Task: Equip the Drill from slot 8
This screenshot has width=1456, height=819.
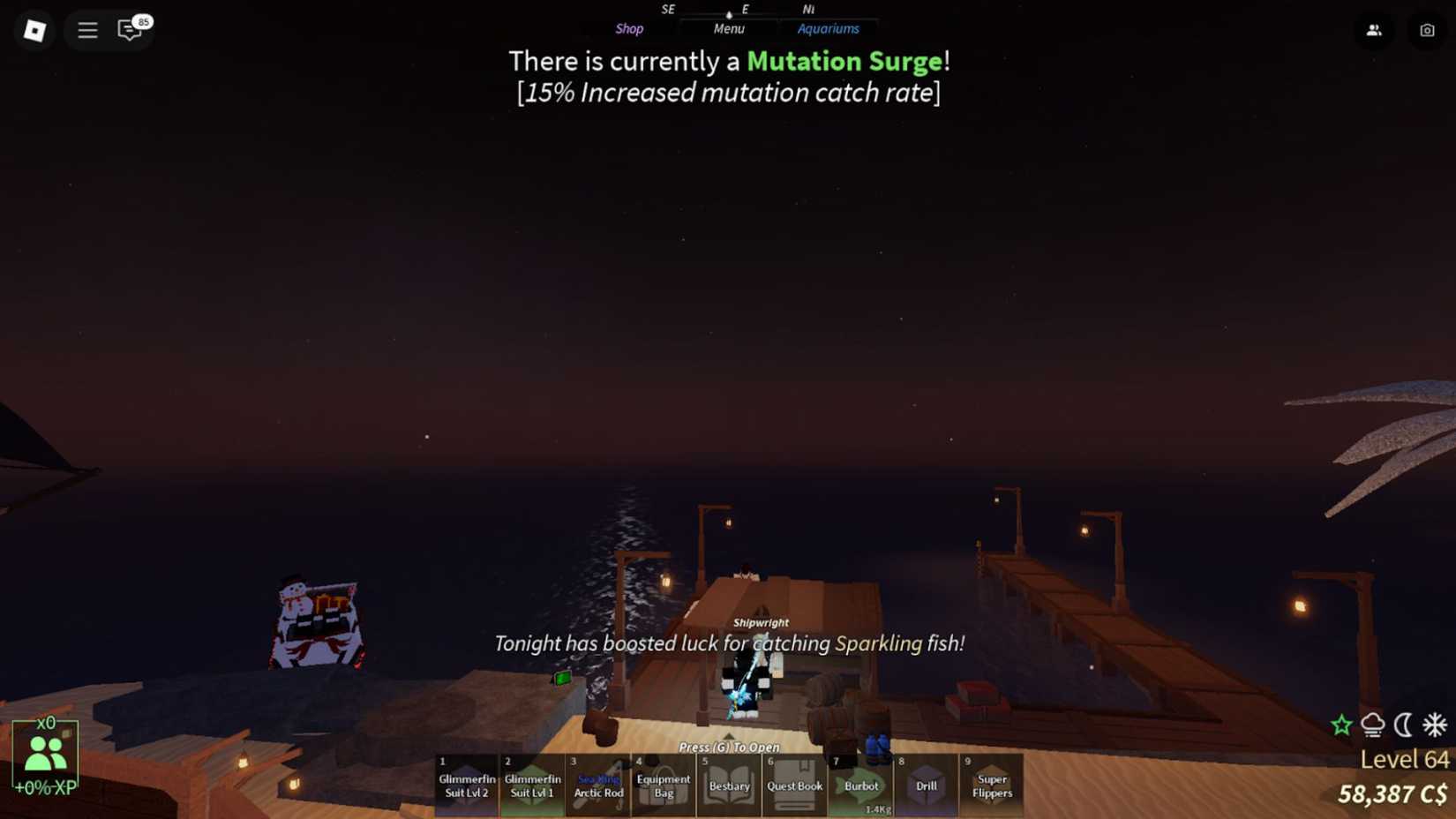Action: [926, 785]
